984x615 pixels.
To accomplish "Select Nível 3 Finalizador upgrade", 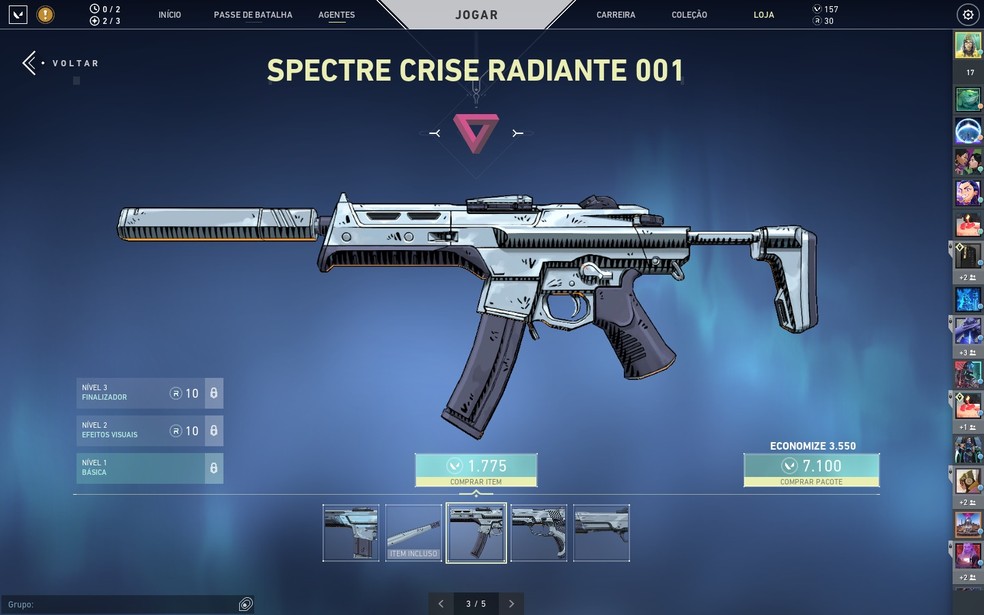I will [x=149, y=393].
